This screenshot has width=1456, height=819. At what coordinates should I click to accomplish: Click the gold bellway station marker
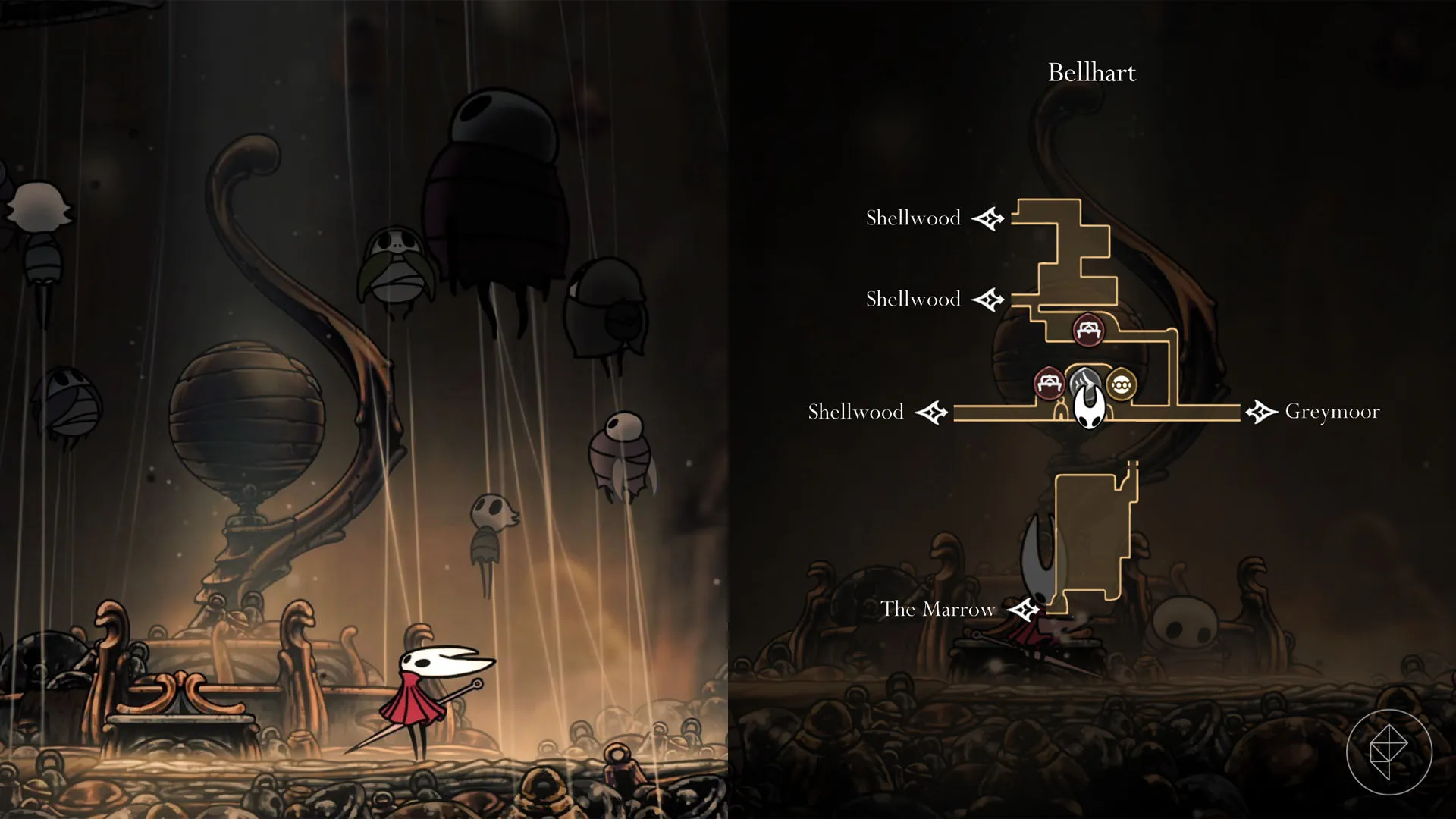1121,385
